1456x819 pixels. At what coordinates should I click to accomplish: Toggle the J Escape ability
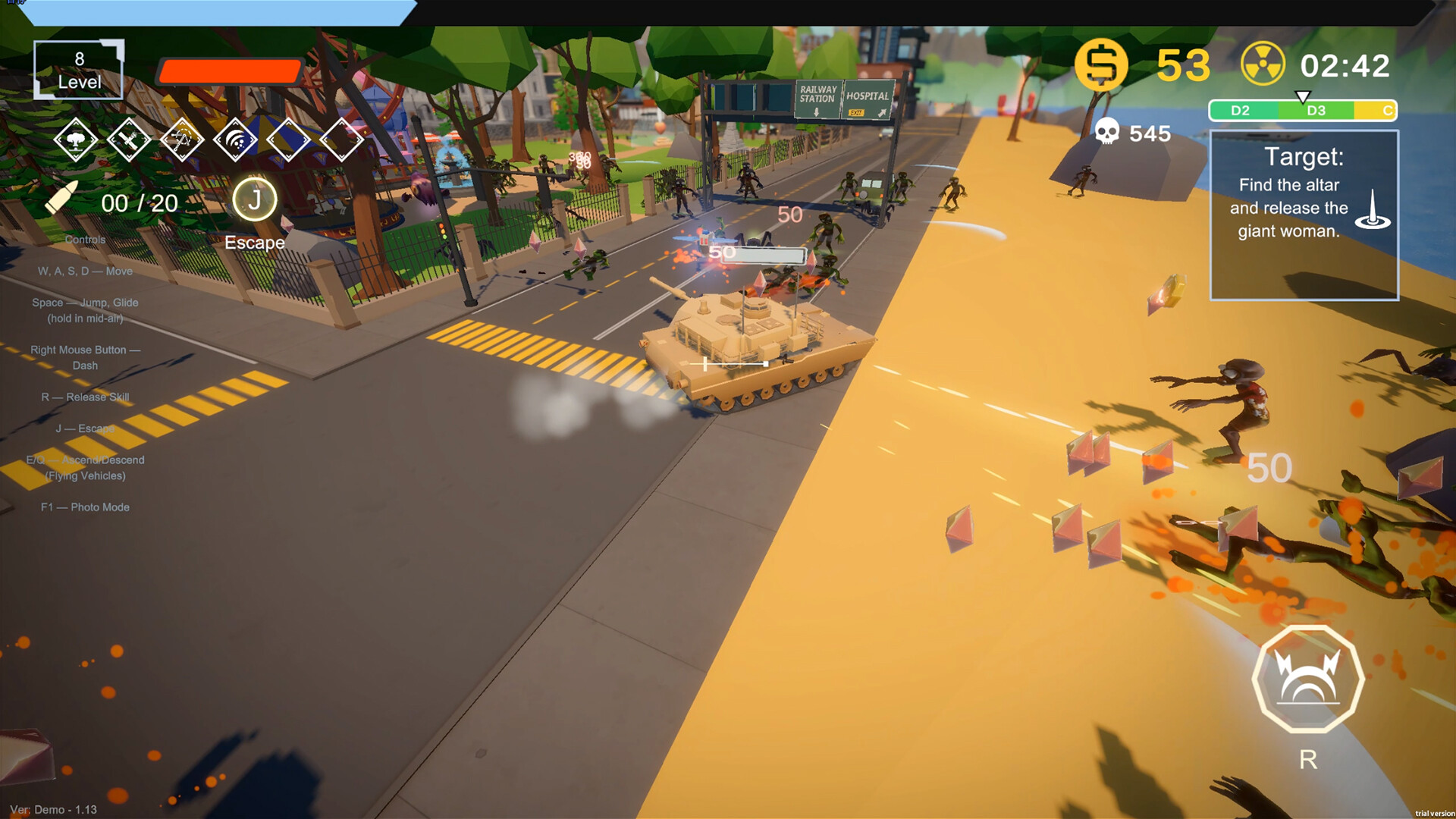tap(255, 202)
